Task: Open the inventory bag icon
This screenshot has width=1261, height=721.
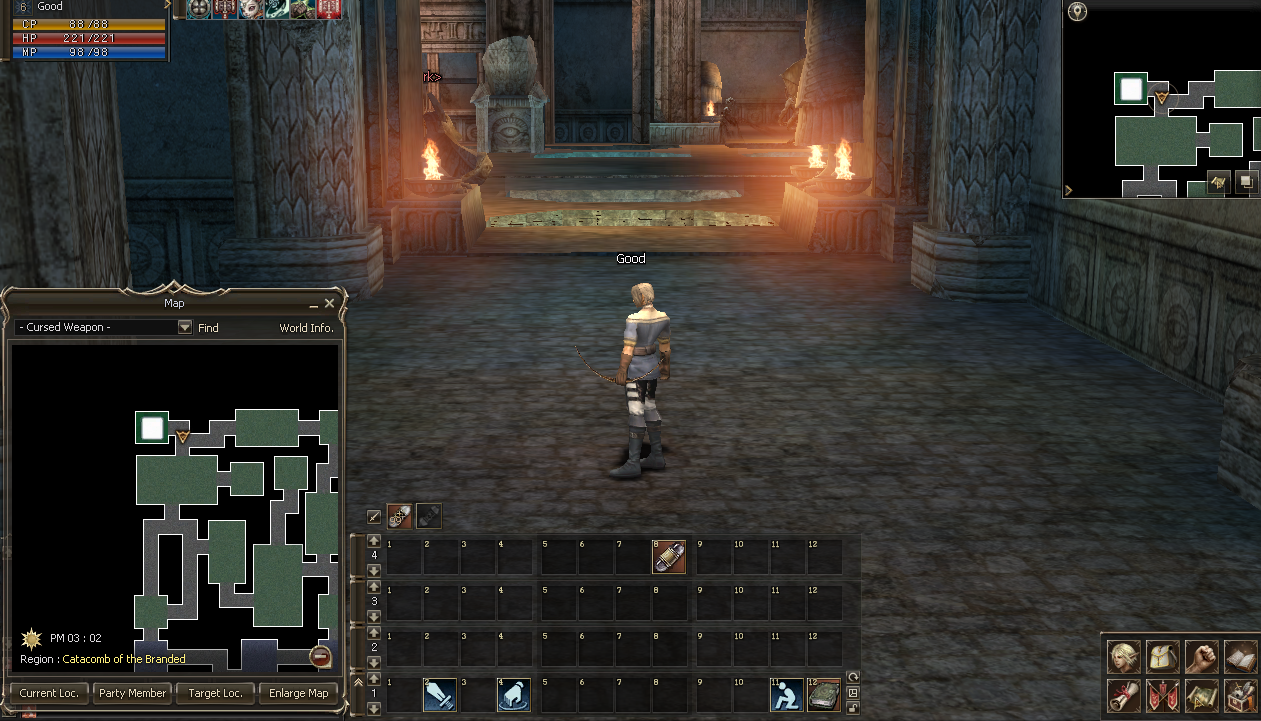Action: (1162, 657)
